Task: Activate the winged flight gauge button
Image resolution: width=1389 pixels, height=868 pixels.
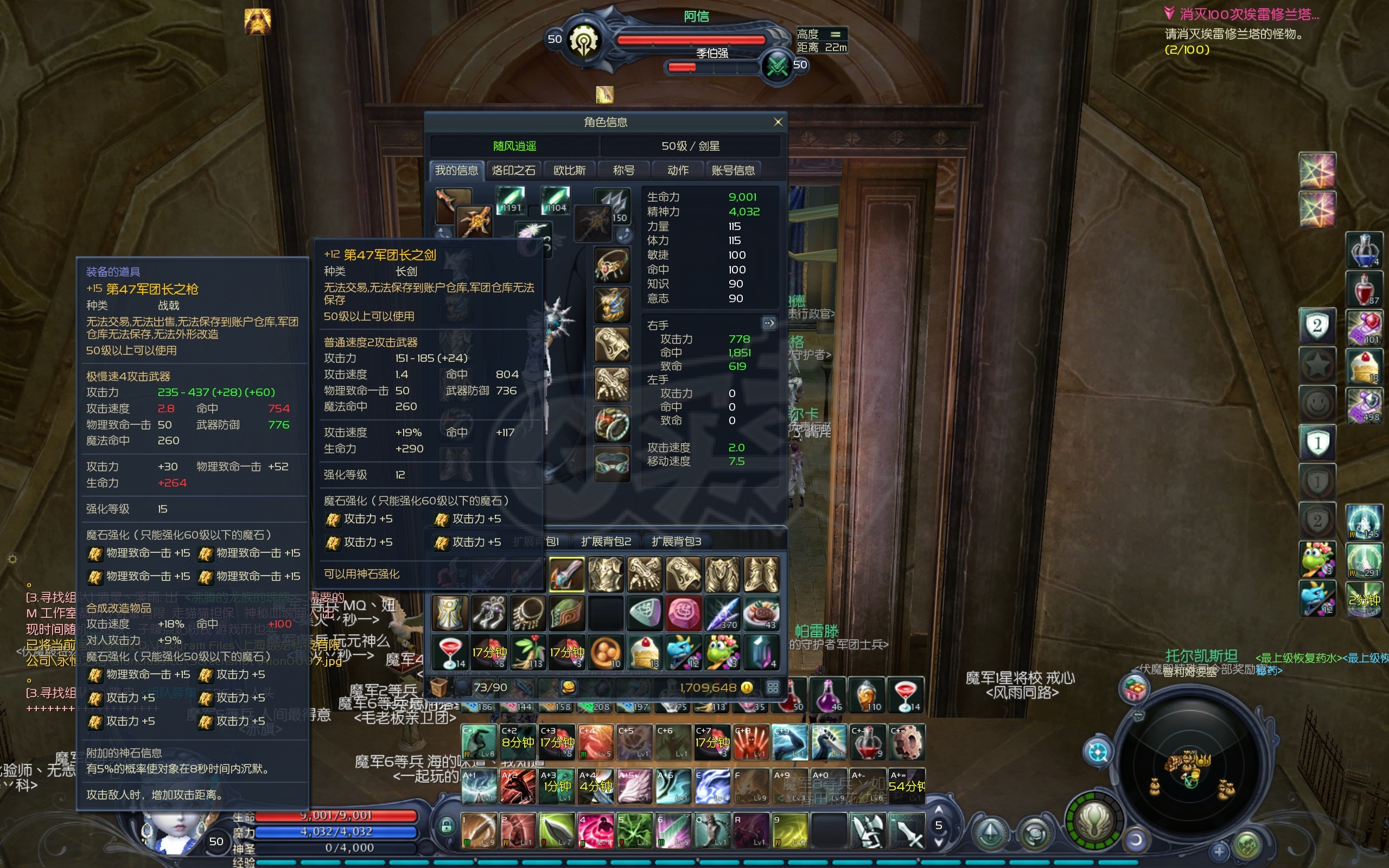Action: 1094,821
